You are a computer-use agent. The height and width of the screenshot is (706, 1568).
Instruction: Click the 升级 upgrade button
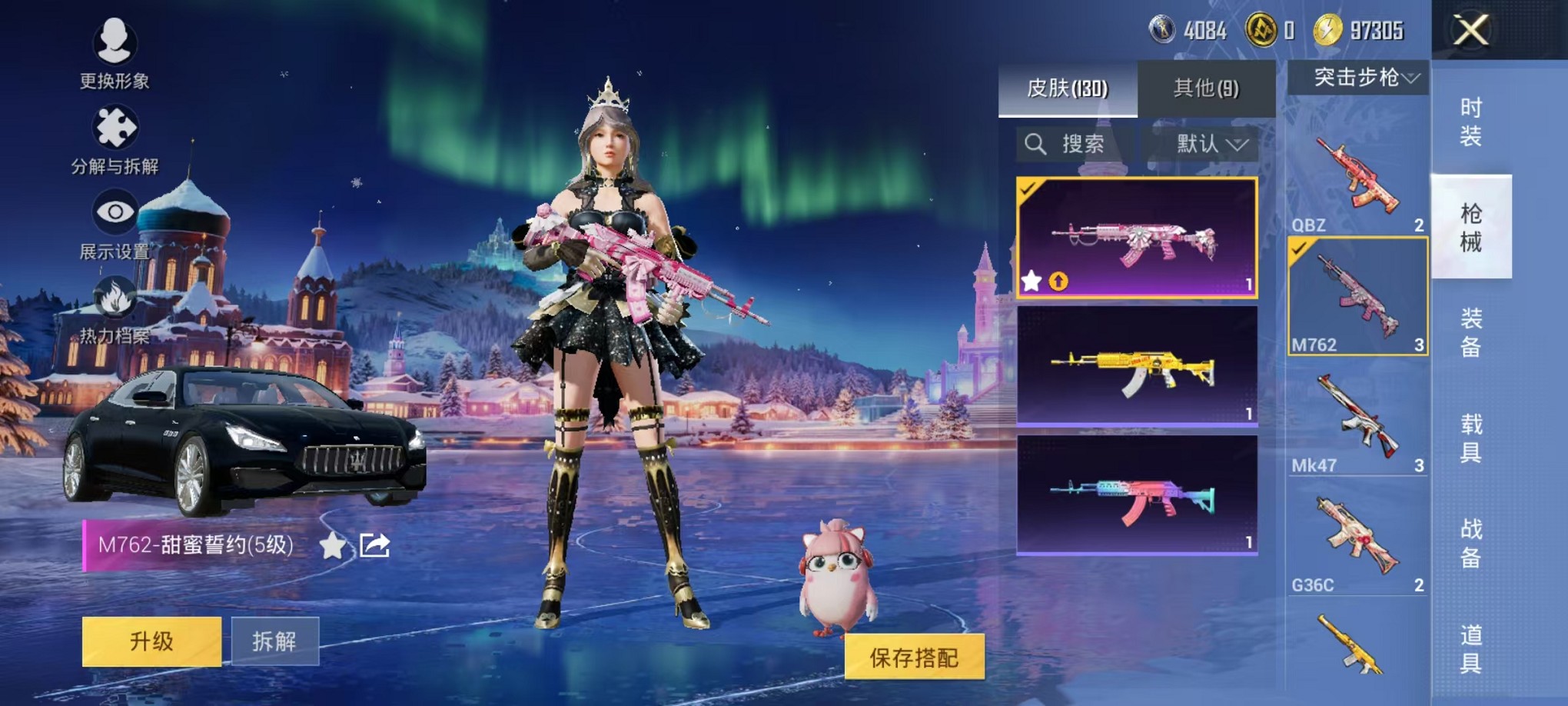tap(151, 641)
